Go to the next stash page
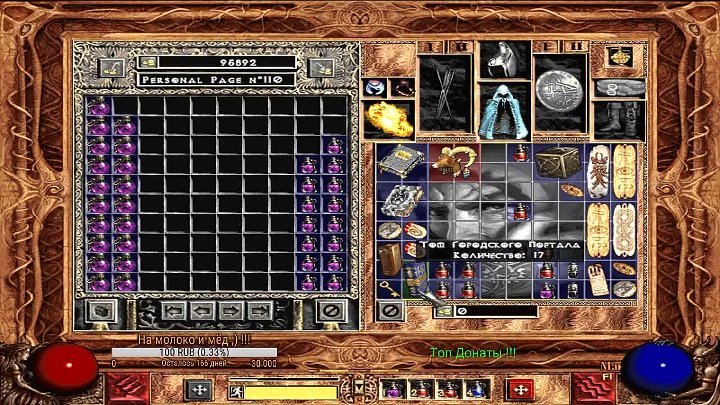Screen dimensions: 720x405 coord(230,311)
